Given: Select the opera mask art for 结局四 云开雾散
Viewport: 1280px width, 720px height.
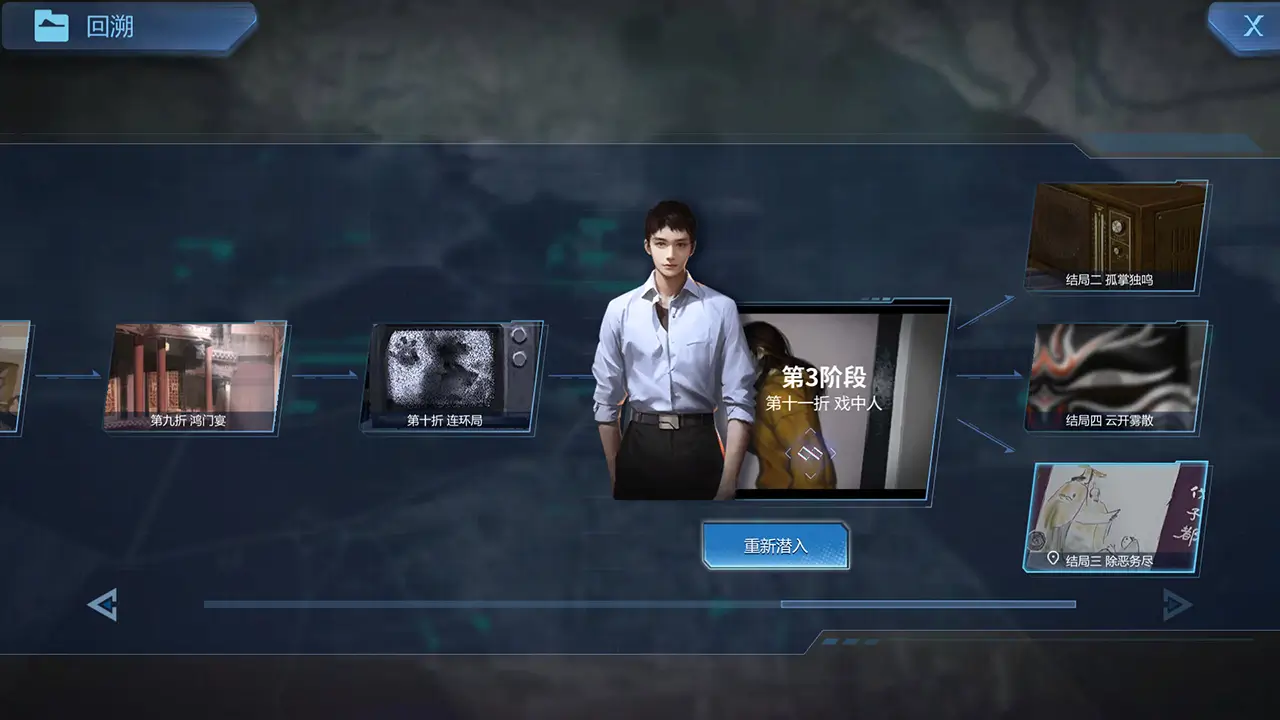Looking at the screenshot, I should (x=1114, y=370).
